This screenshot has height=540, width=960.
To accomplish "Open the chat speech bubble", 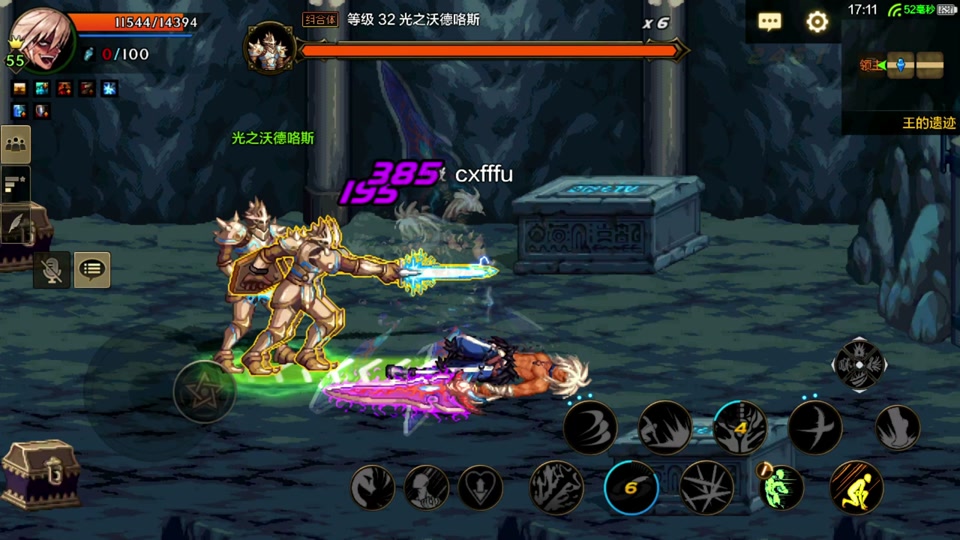I will pyautogui.click(x=769, y=22).
